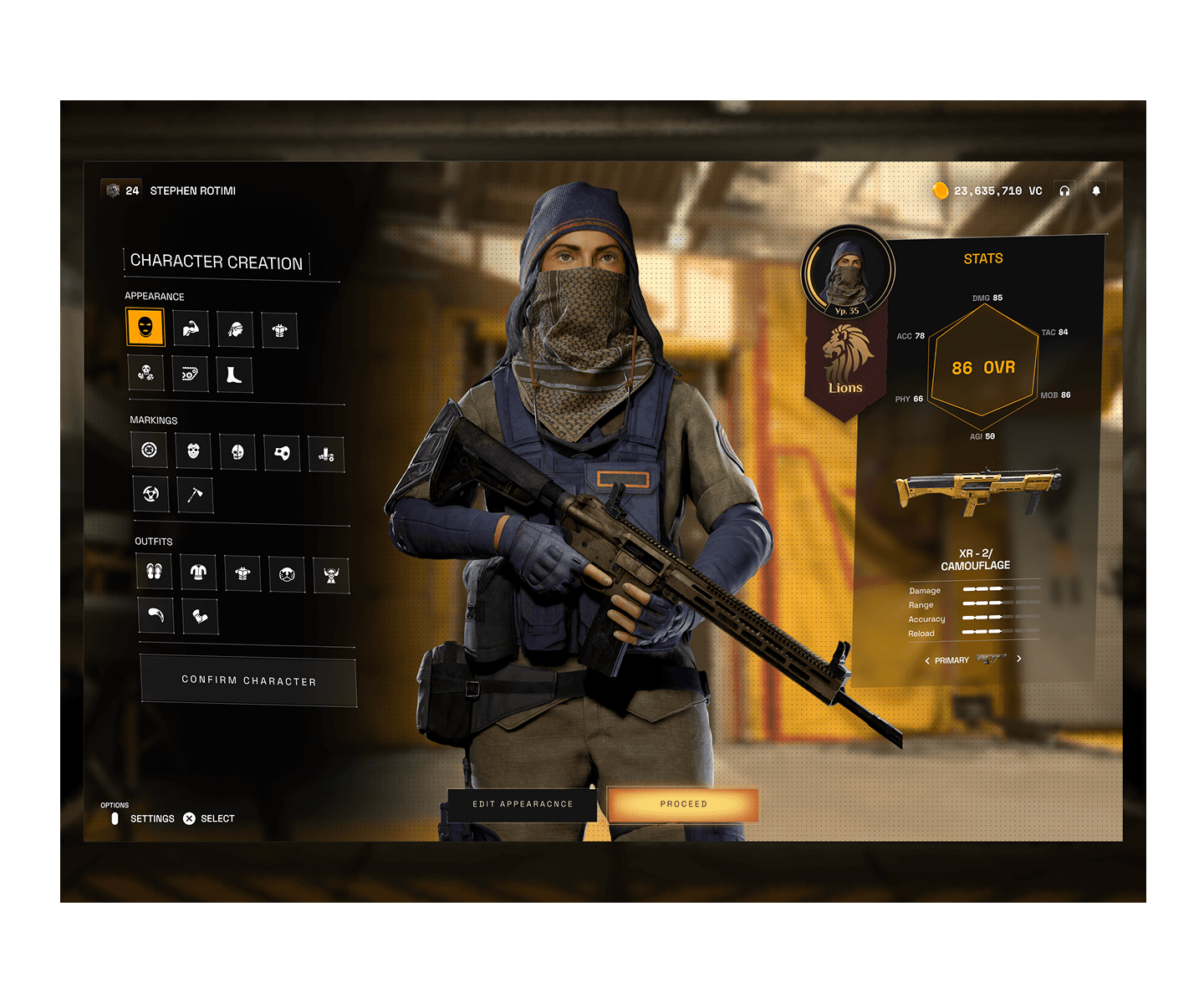
Task: Select the bullets marking icon
Action: [326, 455]
